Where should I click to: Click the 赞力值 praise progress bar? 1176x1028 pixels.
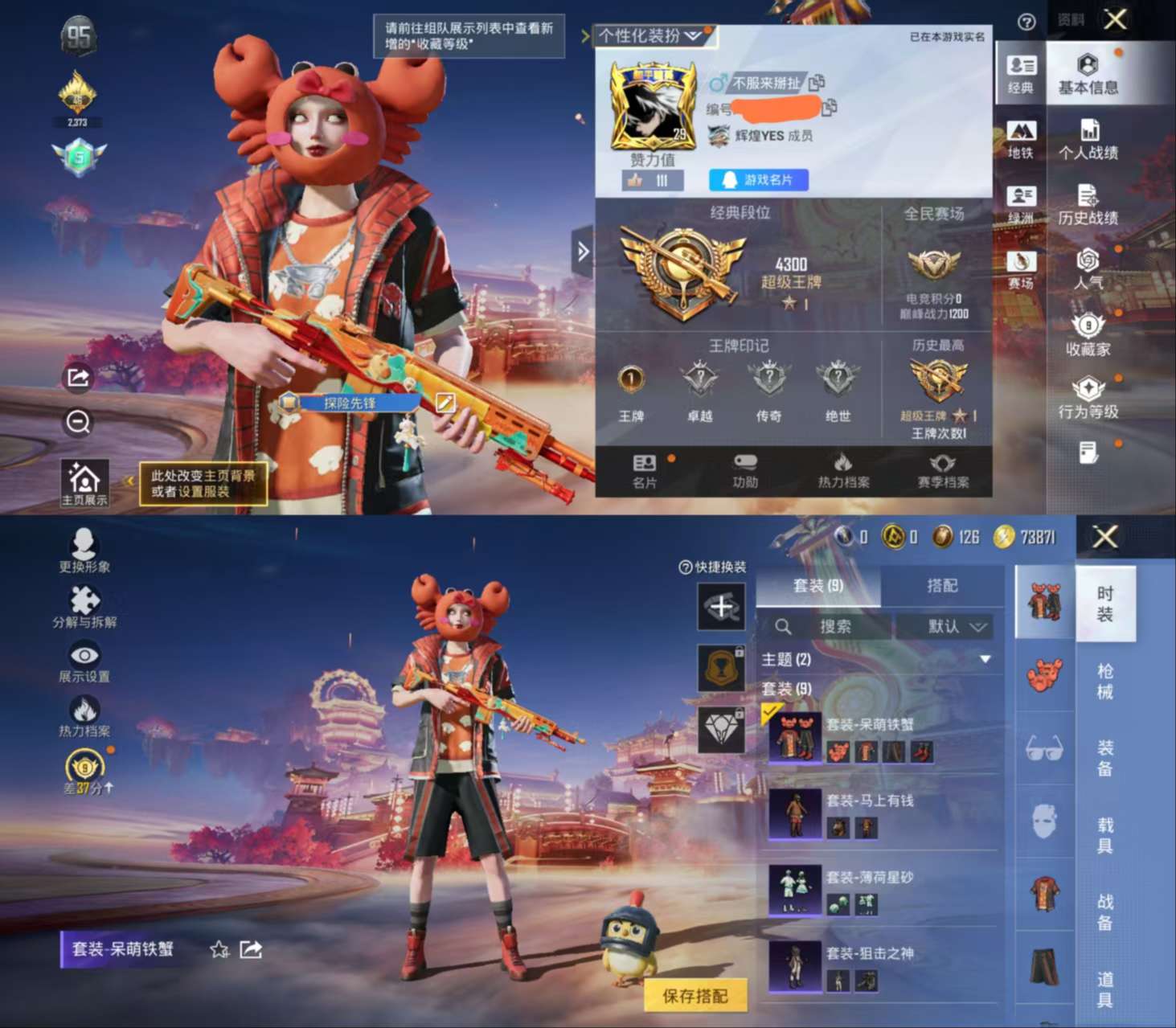click(x=655, y=180)
